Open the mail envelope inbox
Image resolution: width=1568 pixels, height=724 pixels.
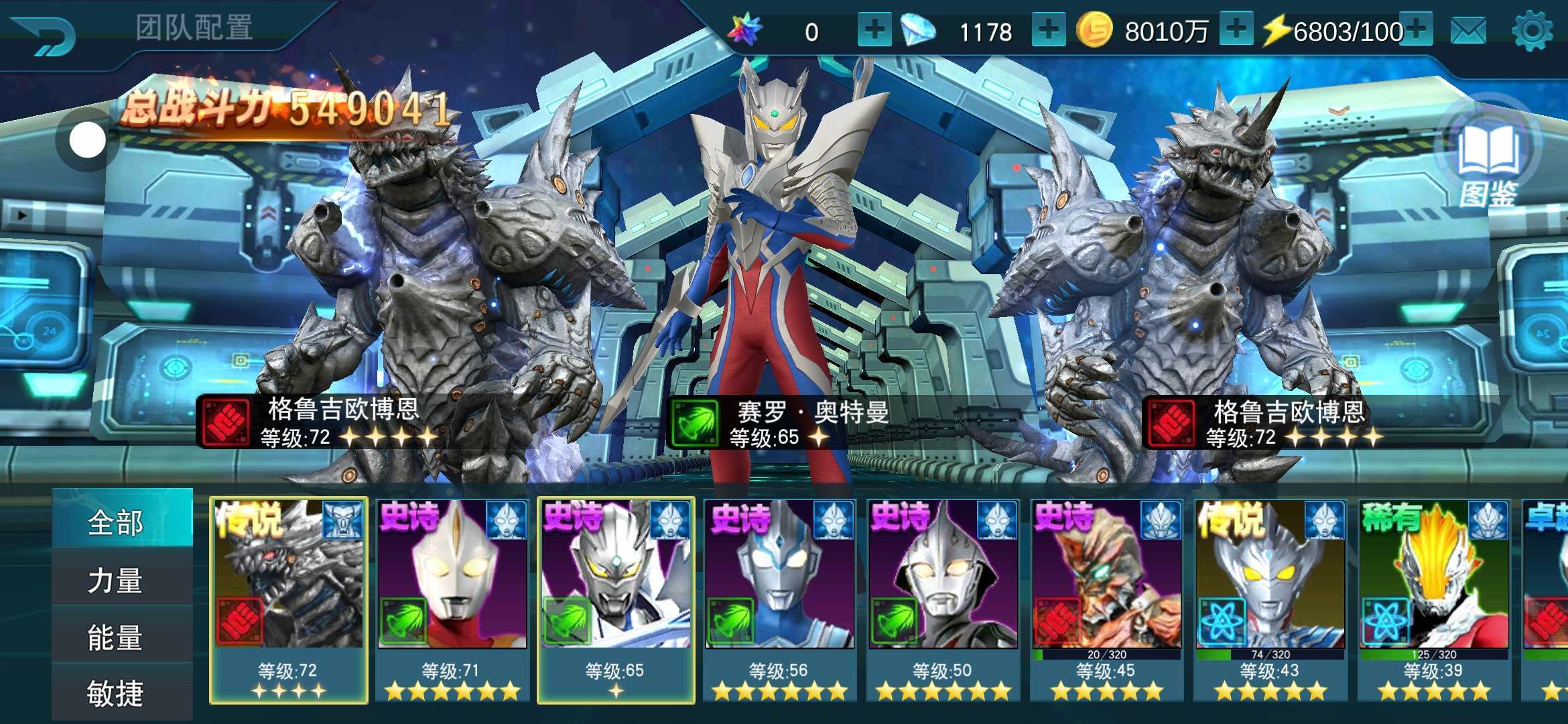[1468, 31]
